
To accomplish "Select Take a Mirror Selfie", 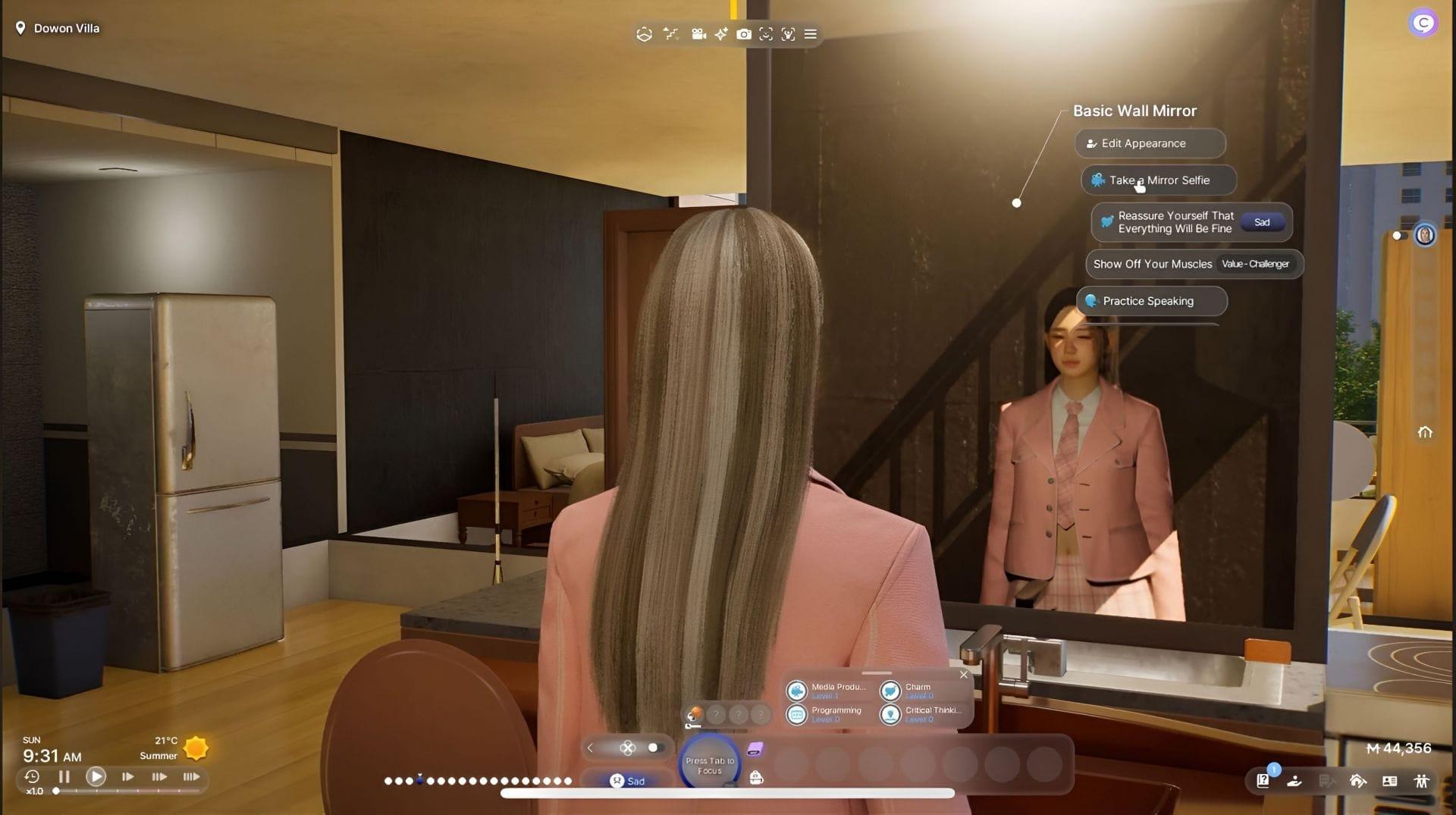I will (1158, 180).
